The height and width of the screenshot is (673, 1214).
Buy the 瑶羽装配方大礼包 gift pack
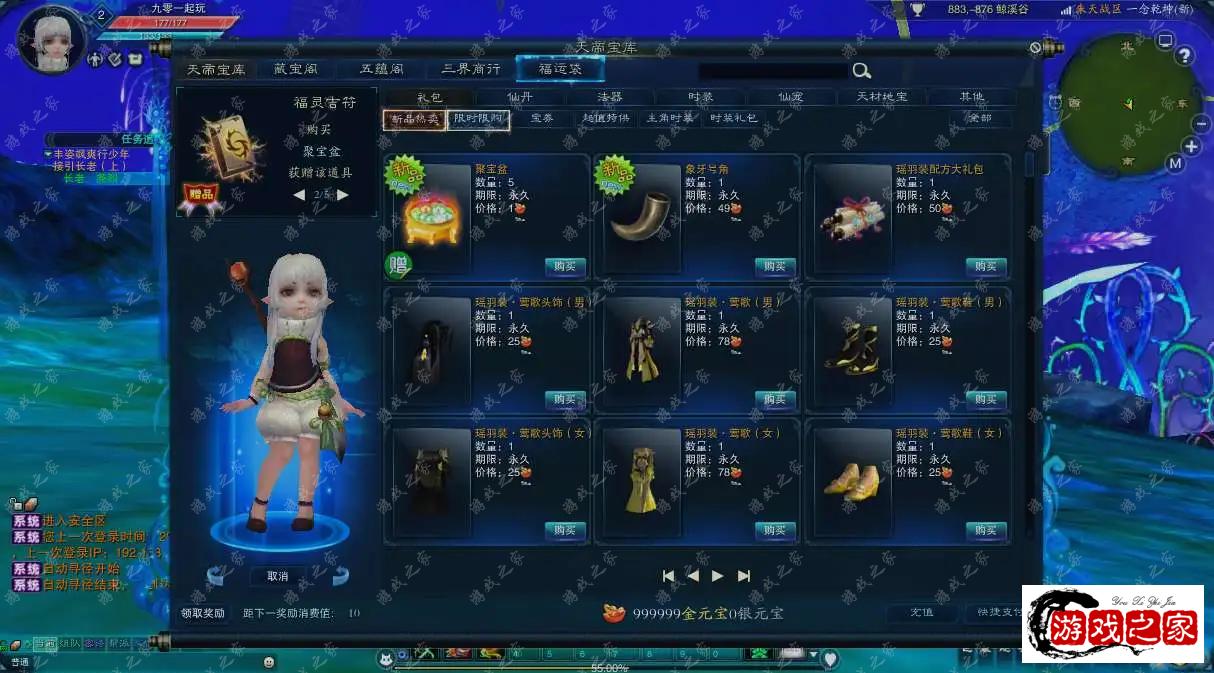[986, 266]
